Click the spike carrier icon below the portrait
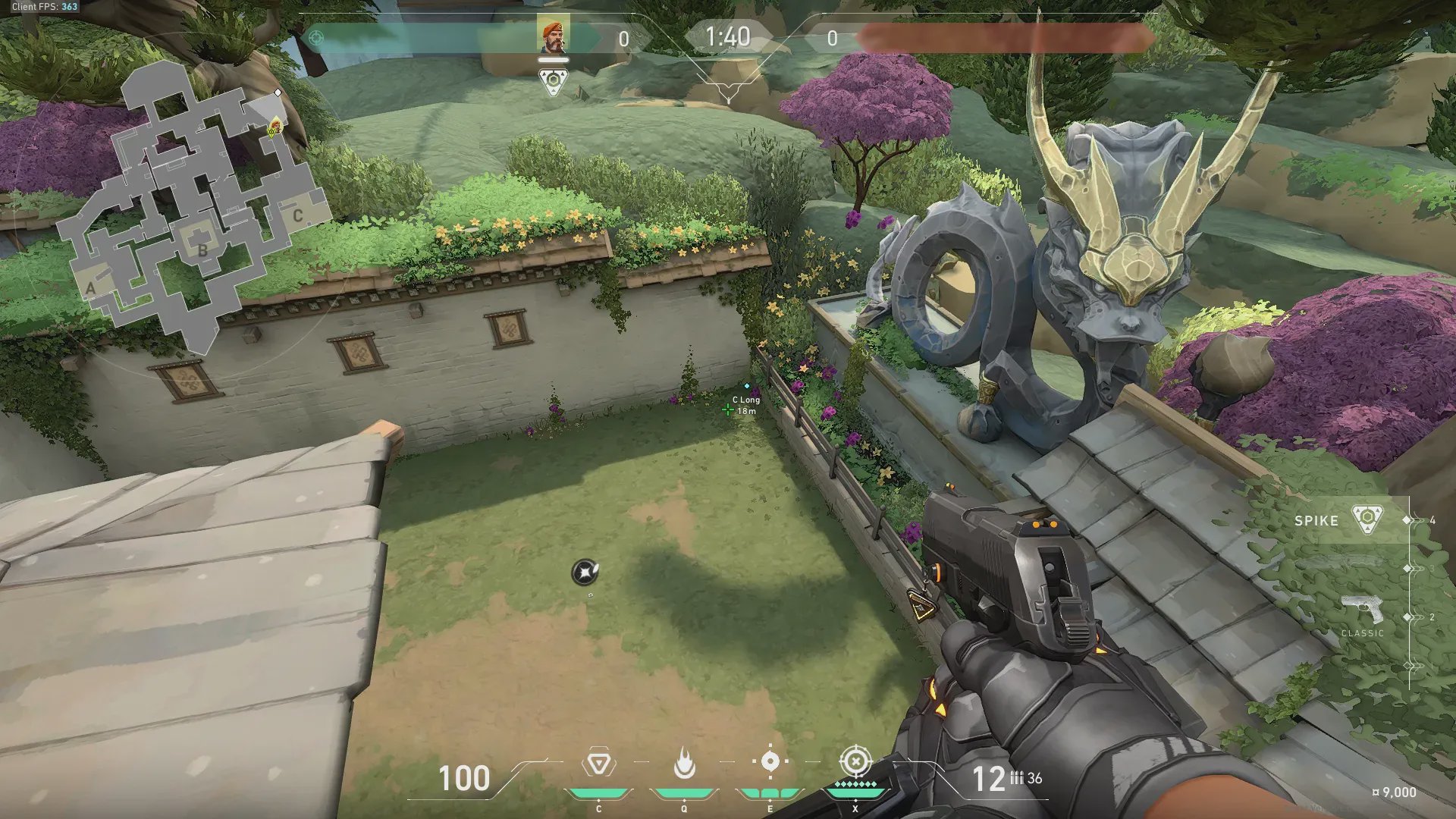 pyautogui.click(x=553, y=81)
